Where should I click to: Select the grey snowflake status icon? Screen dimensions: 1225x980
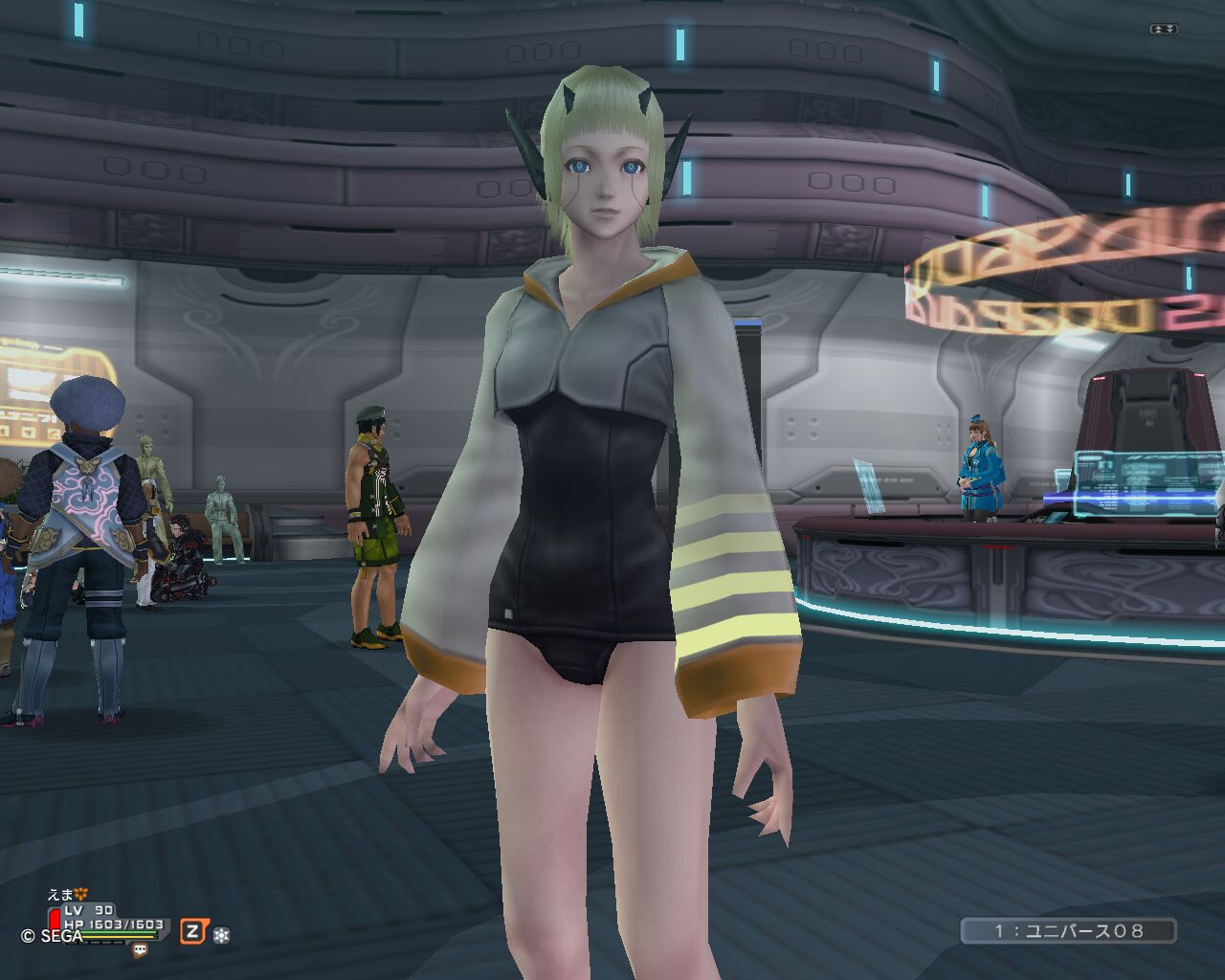221,934
